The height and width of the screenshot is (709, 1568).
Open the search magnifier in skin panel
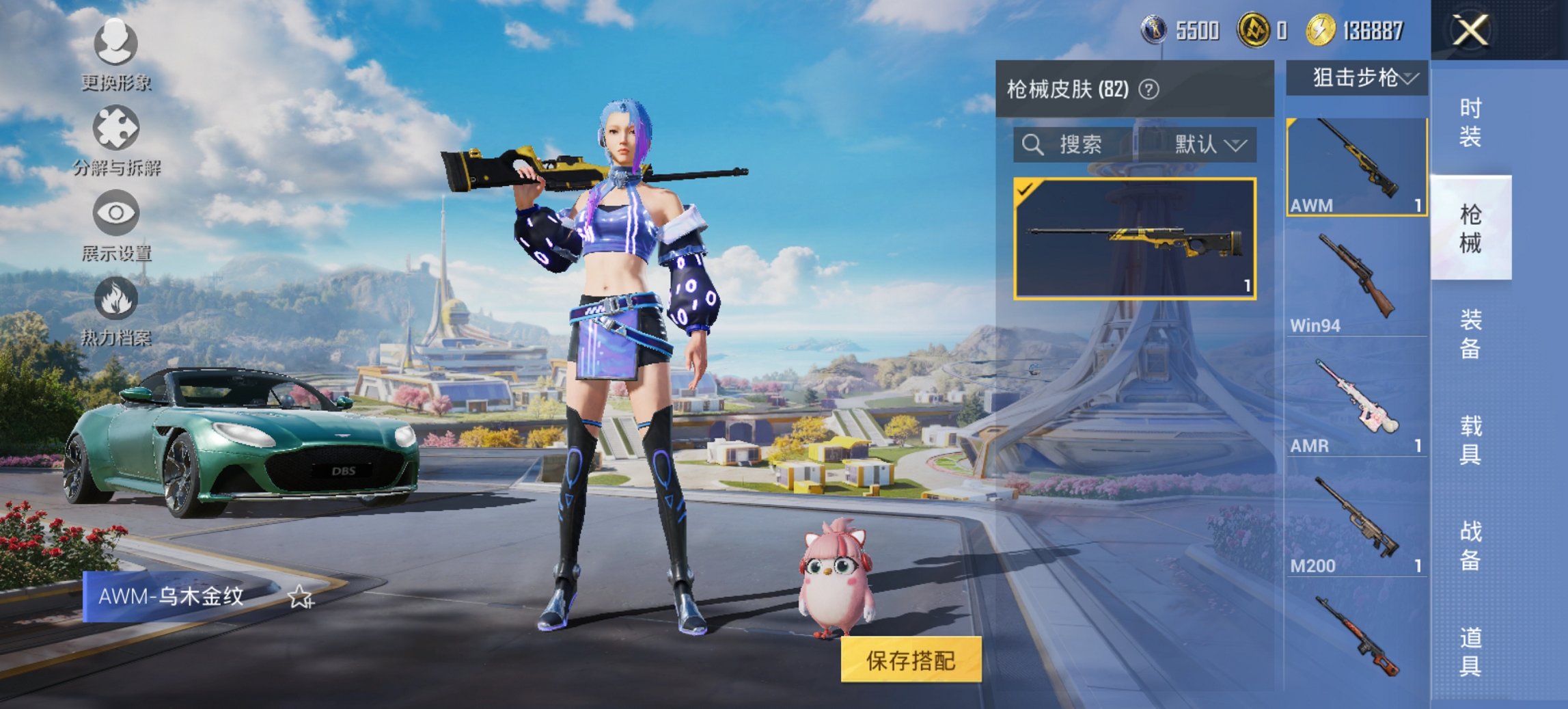click(x=1032, y=146)
